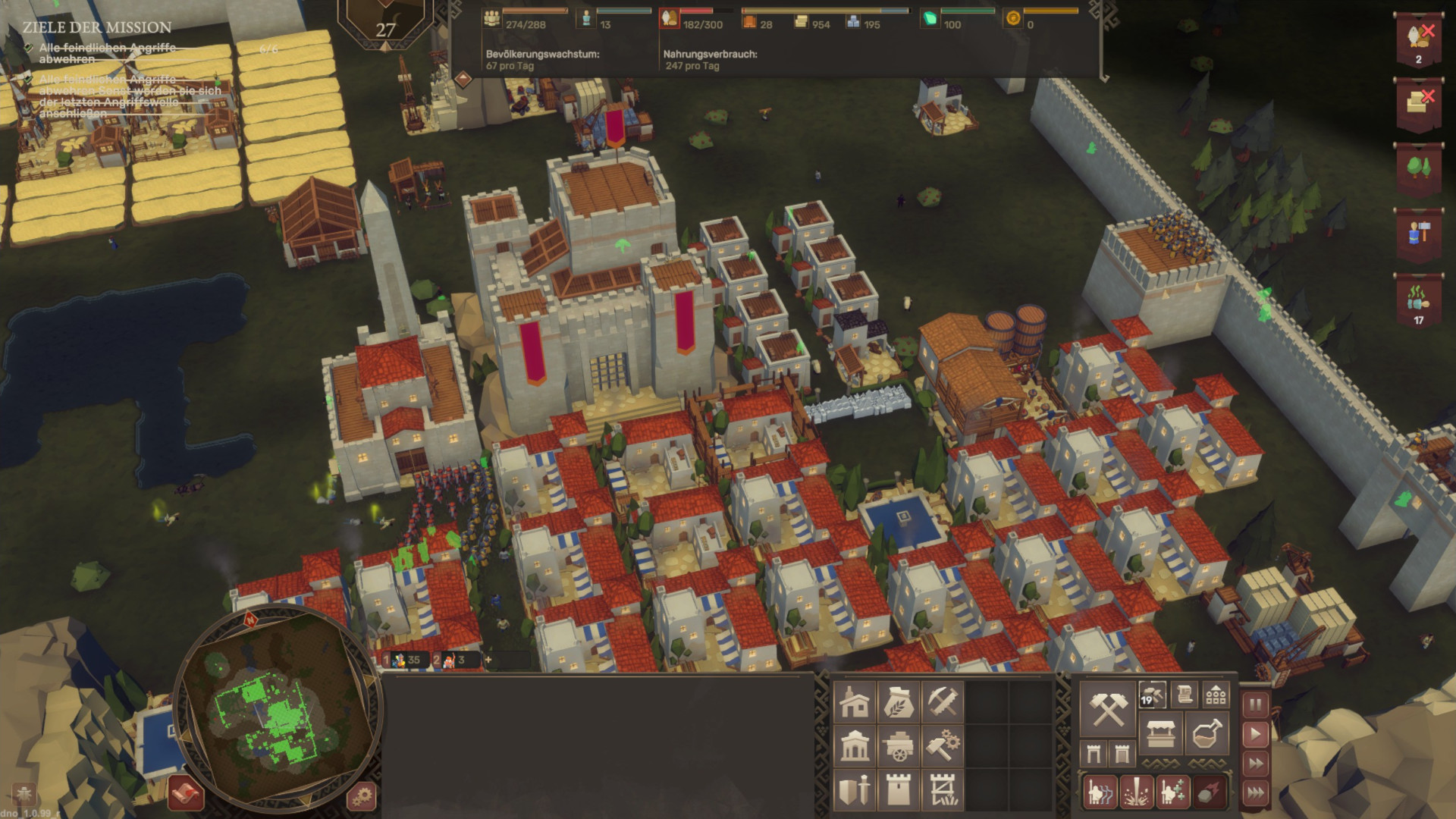1456x819 pixels.
Task: Select army group 1 with 35 units
Action: pos(406,660)
